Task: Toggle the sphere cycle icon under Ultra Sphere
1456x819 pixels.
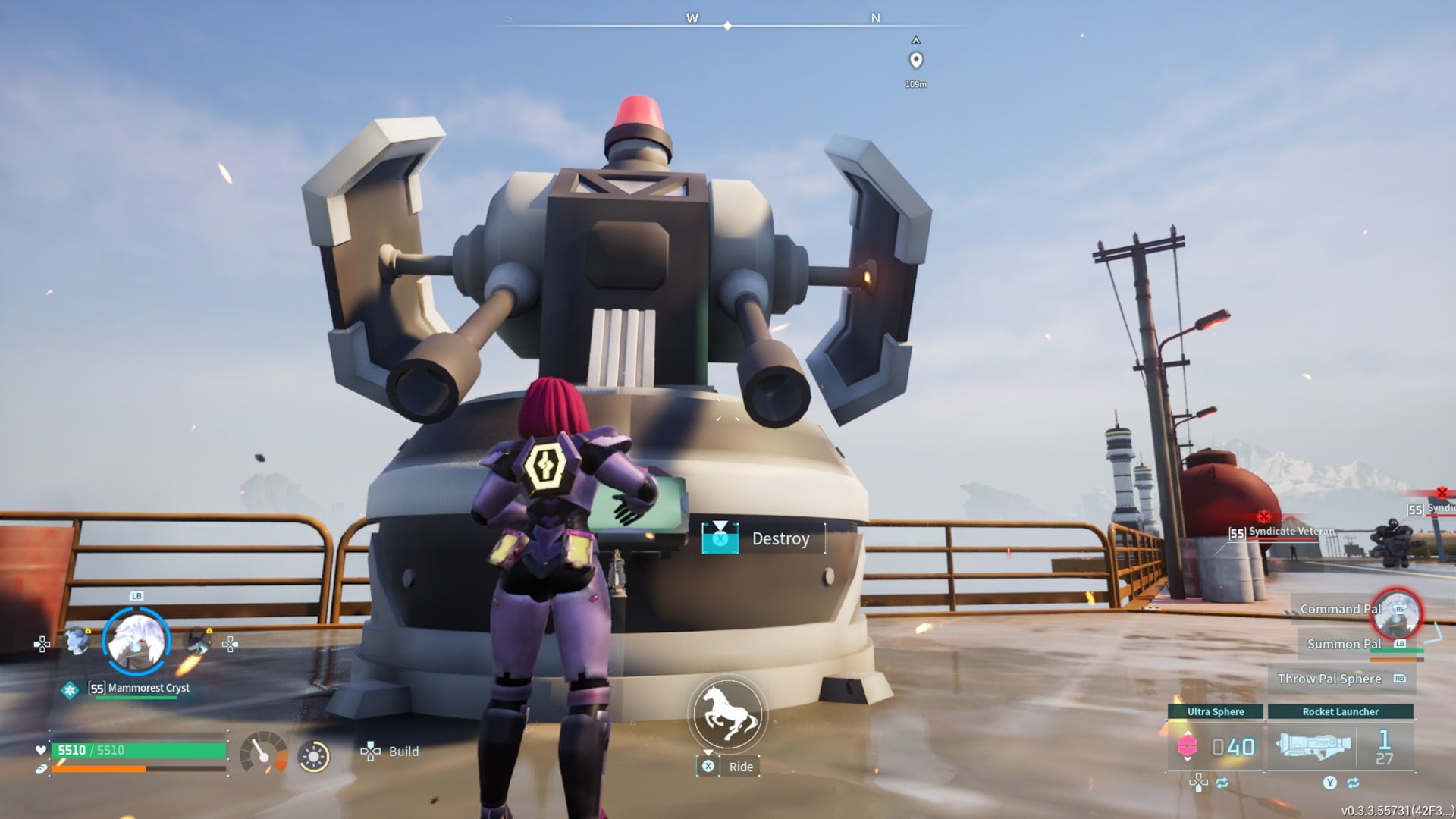Action: coord(1222,784)
